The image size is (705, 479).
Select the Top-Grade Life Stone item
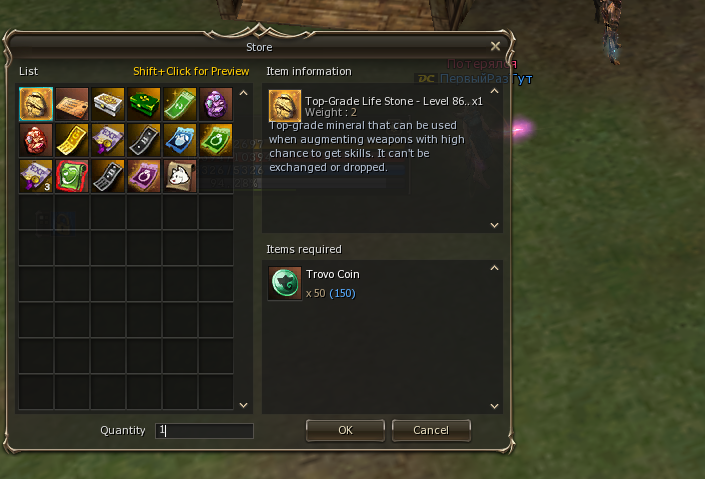36,104
